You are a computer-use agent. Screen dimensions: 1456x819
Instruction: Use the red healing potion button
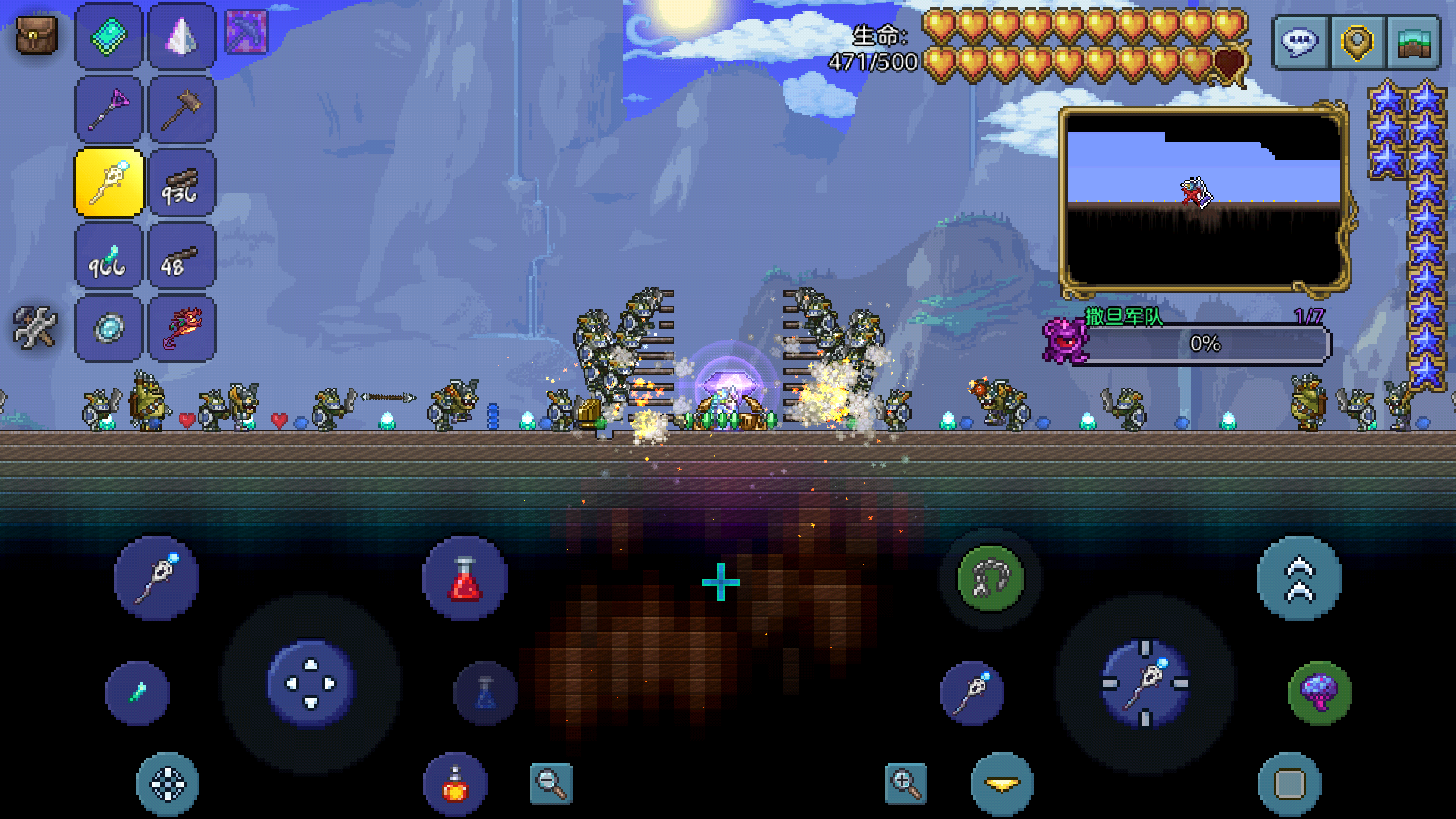[x=465, y=579]
